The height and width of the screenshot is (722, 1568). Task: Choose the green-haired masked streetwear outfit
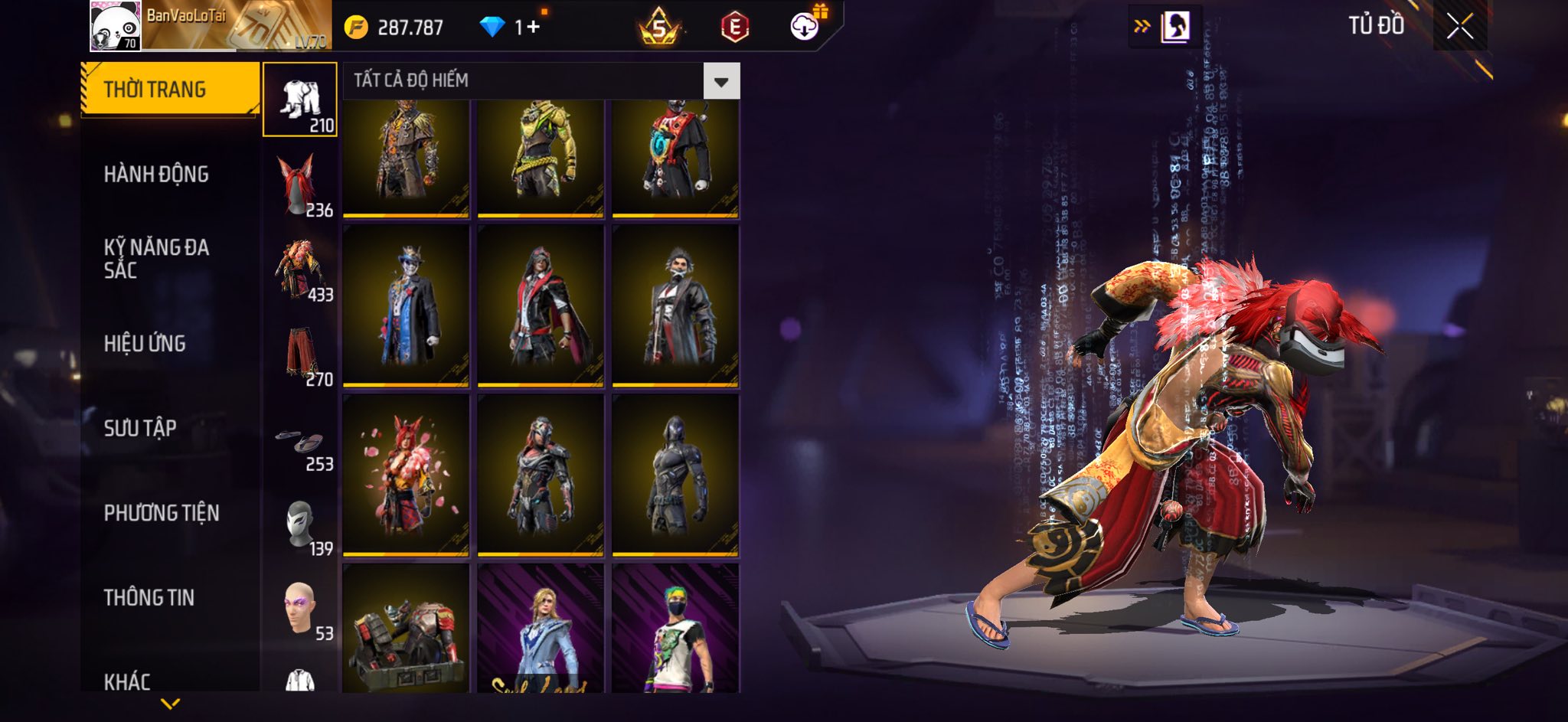click(x=675, y=629)
